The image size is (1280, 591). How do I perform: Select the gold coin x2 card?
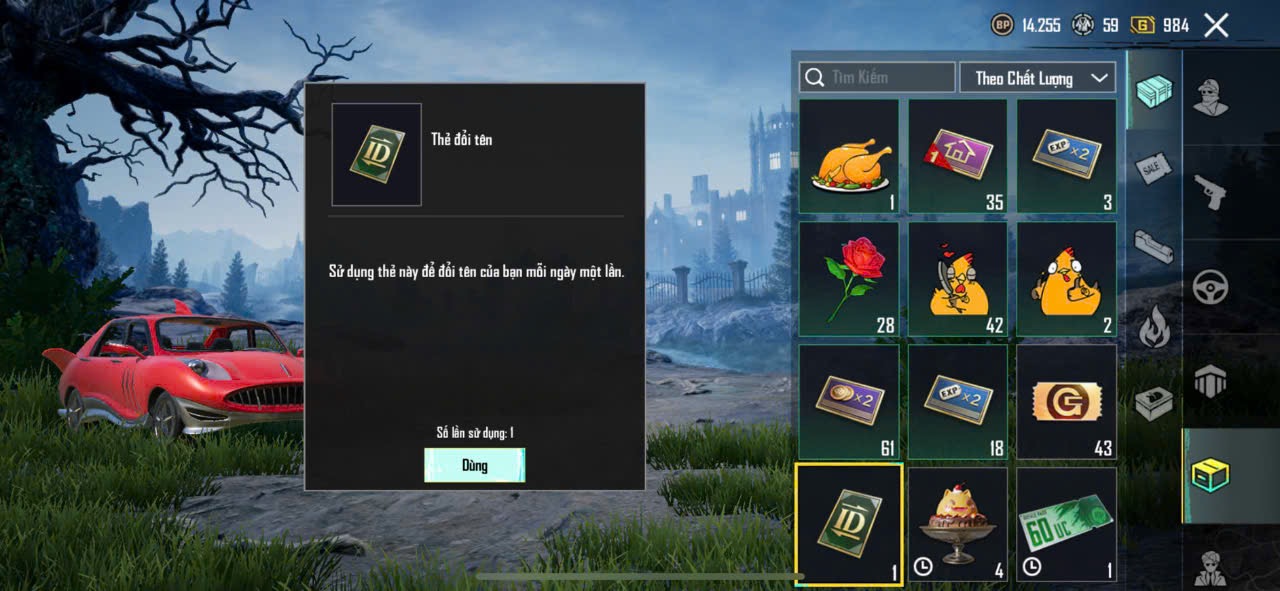click(849, 402)
